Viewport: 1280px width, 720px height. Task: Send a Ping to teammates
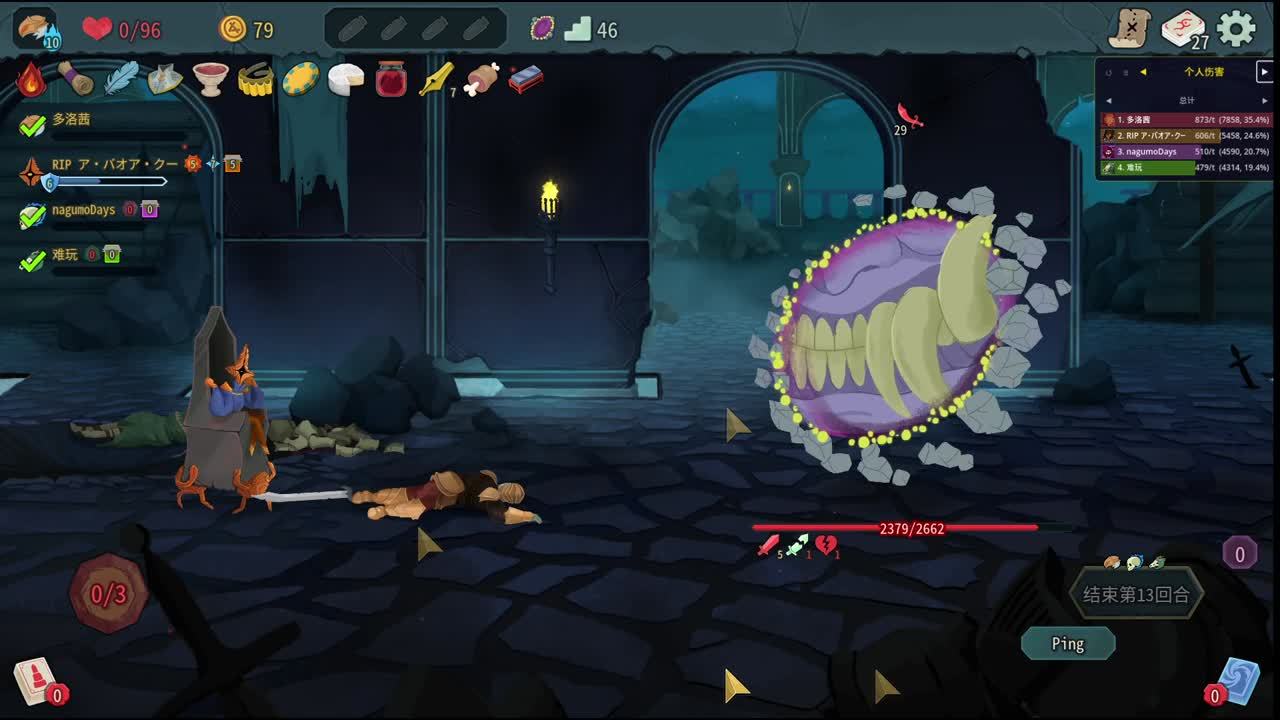1067,644
